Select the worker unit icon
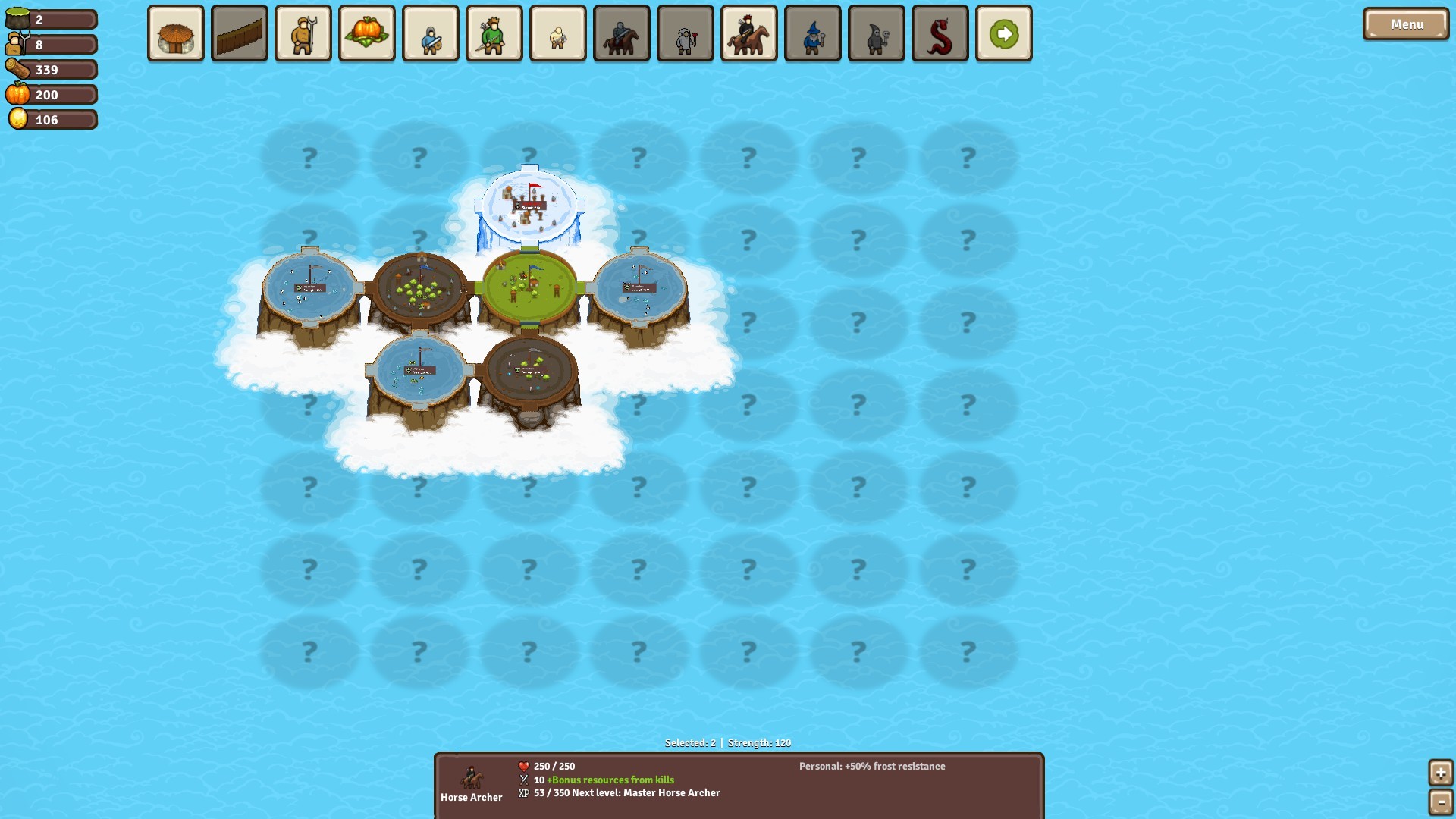Image resolution: width=1456 pixels, height=819 pixels. tap(303, 33)
